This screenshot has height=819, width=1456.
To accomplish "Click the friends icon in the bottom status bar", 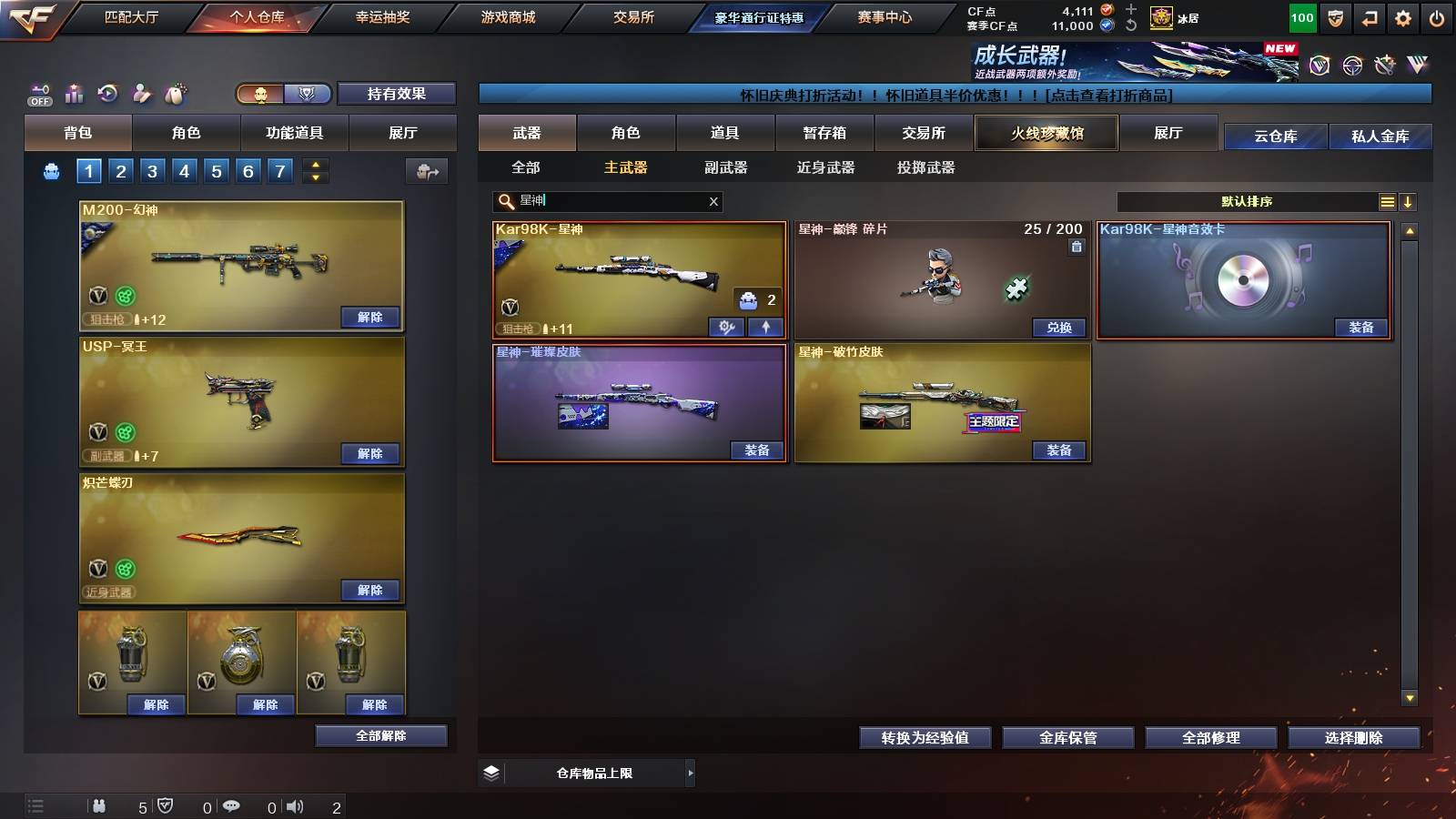I will 100,806.
